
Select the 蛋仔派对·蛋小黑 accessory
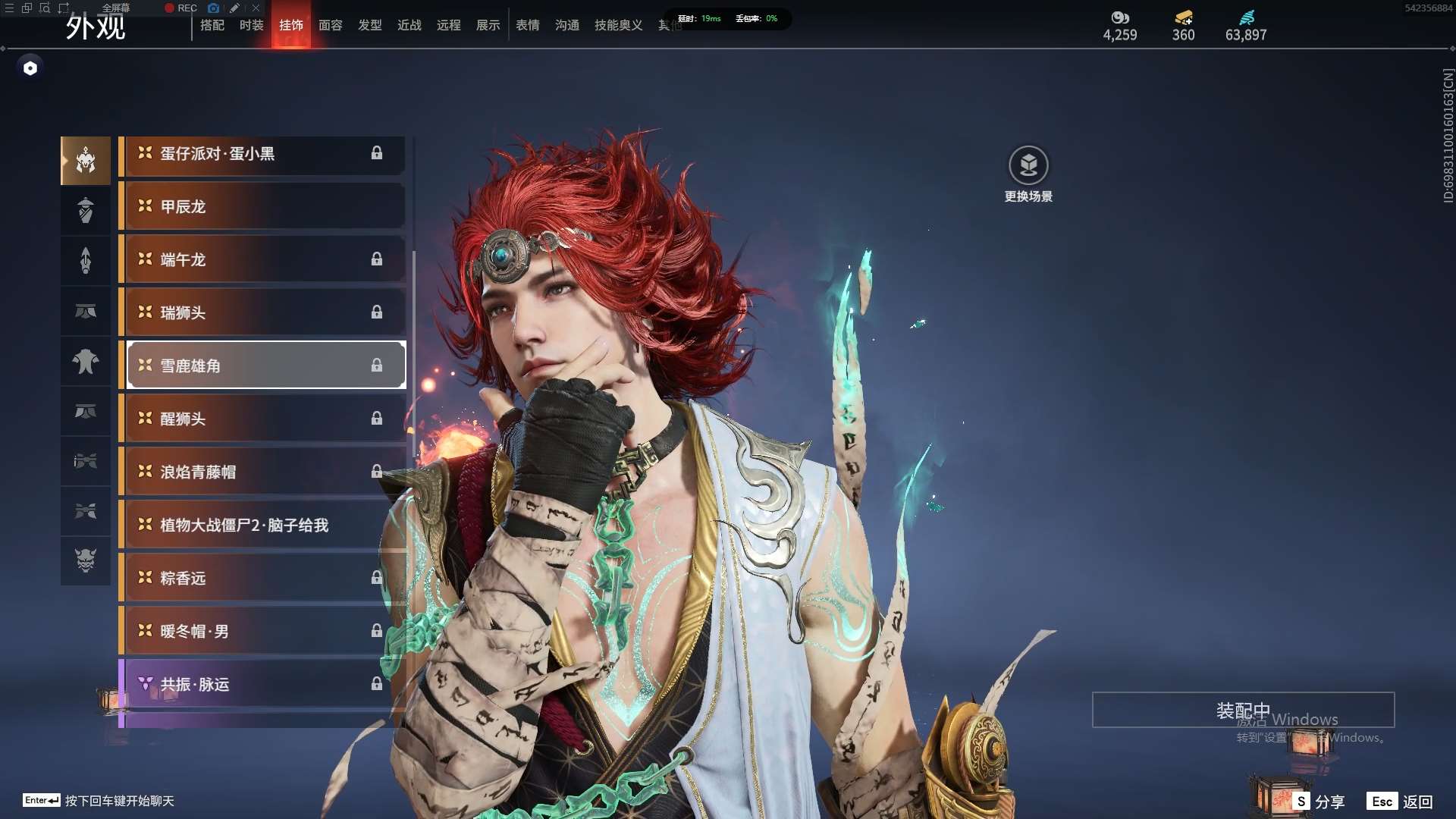point(262,154)
